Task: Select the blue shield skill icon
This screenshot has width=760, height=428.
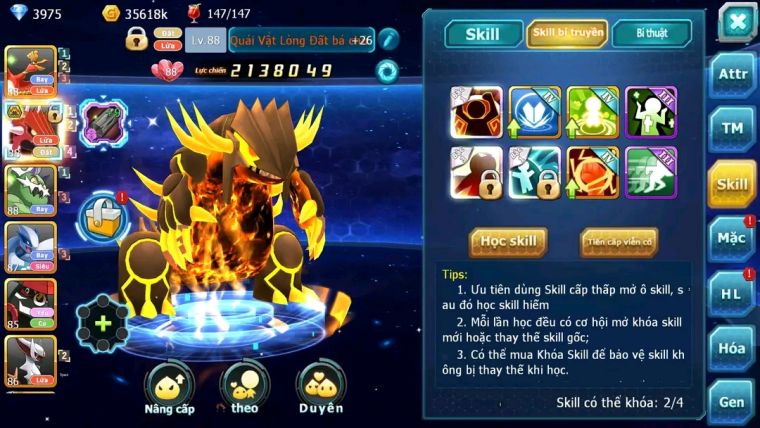Action: point(534,112)
